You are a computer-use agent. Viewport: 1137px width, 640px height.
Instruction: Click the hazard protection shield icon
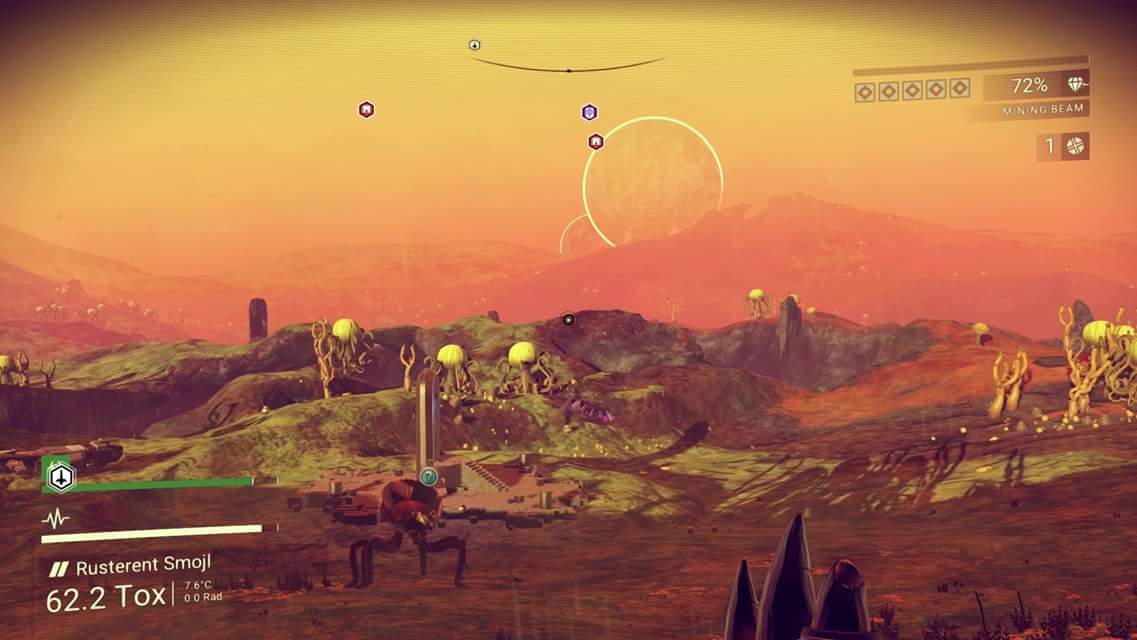[62, 477]
